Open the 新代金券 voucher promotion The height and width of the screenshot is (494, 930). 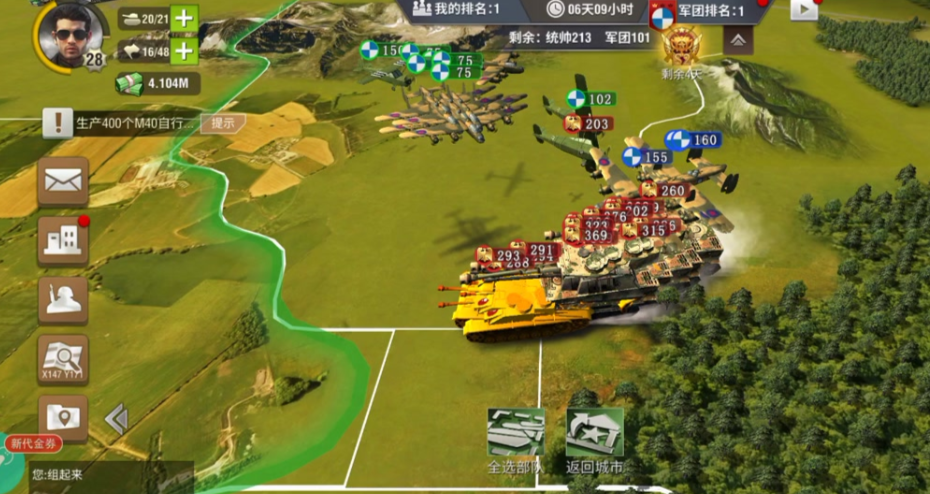pyautogui.click(x=33, y=443)
